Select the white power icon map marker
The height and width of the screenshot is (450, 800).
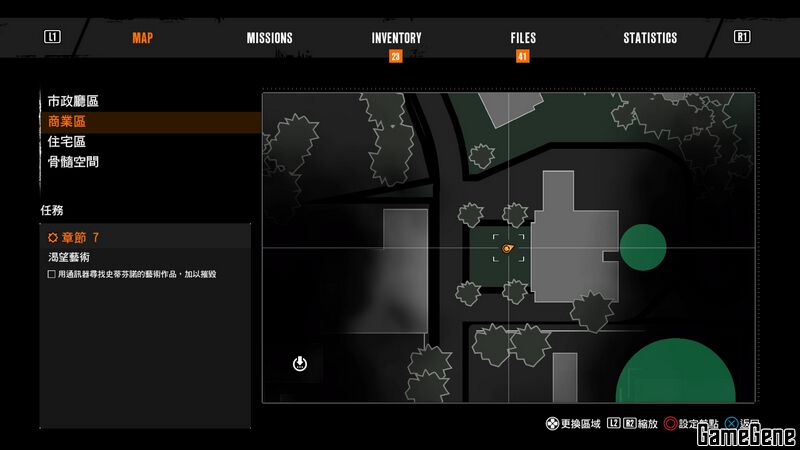click(300, 363)
